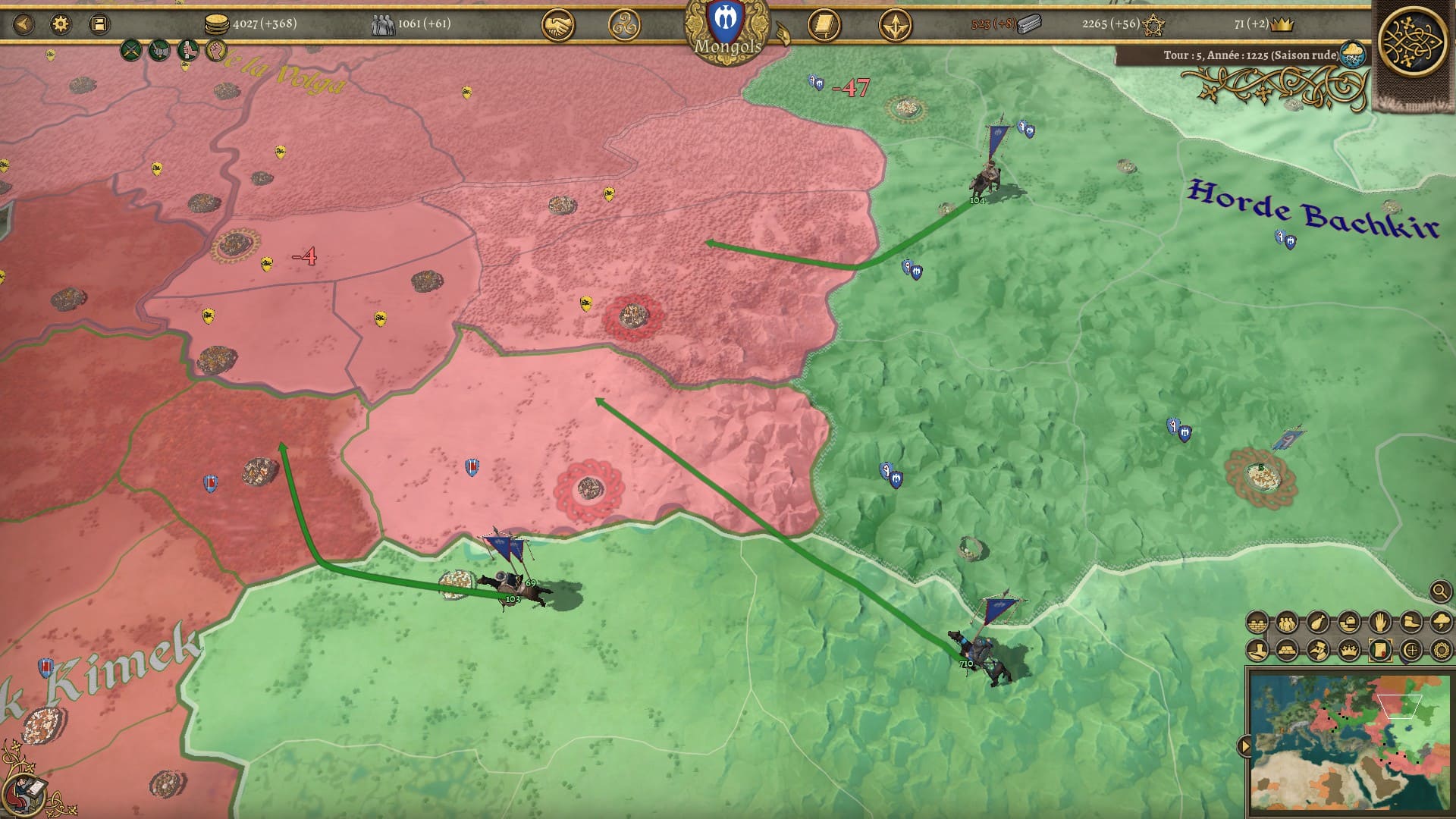The width and height of the screenshot is (1456, 819).
Task: Enable the plague doctor mask map filter
Action: (x=1318, y=650)
